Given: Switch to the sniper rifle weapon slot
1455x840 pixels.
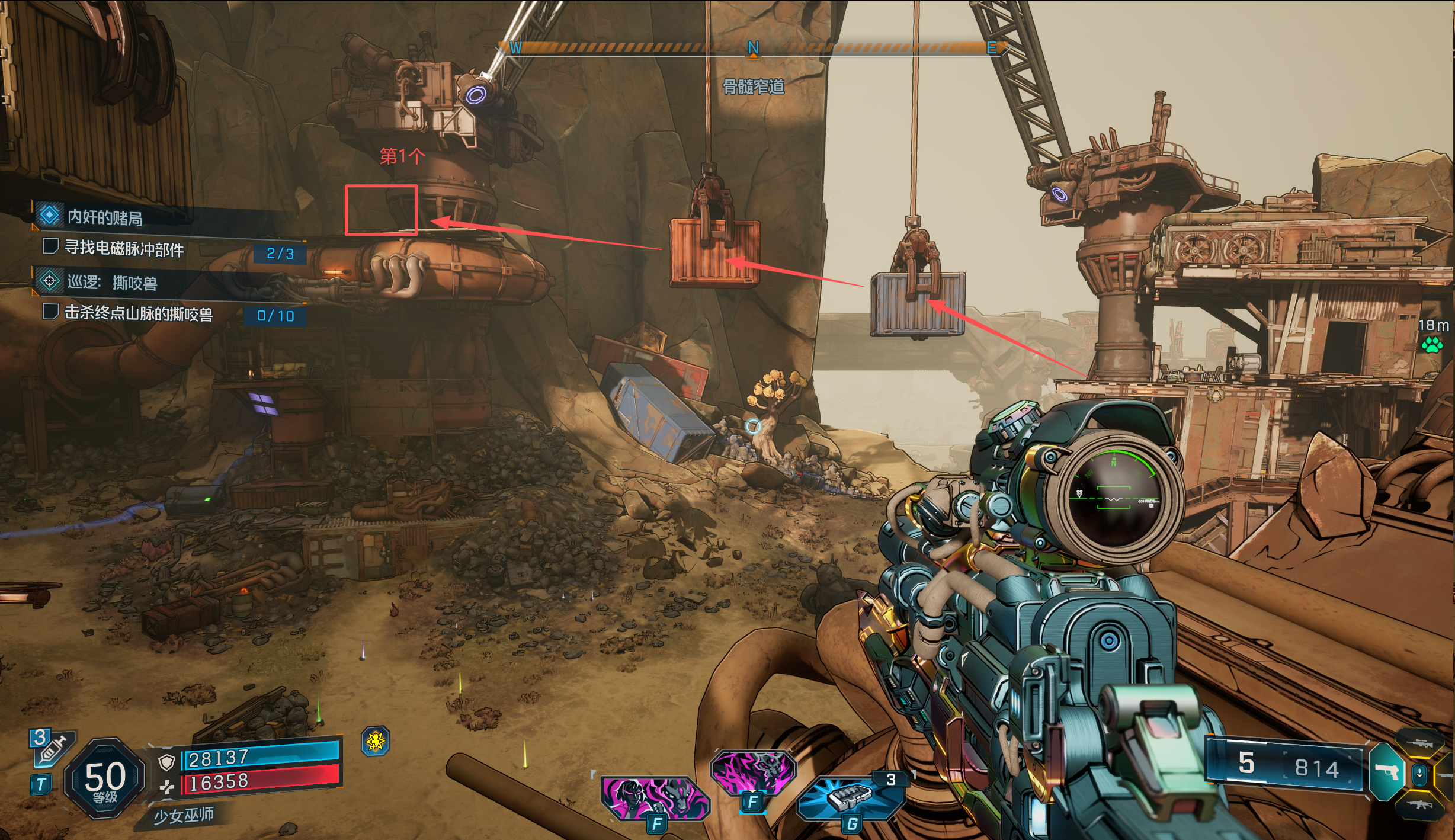Looking at the screenshot, I should 1419,743.
